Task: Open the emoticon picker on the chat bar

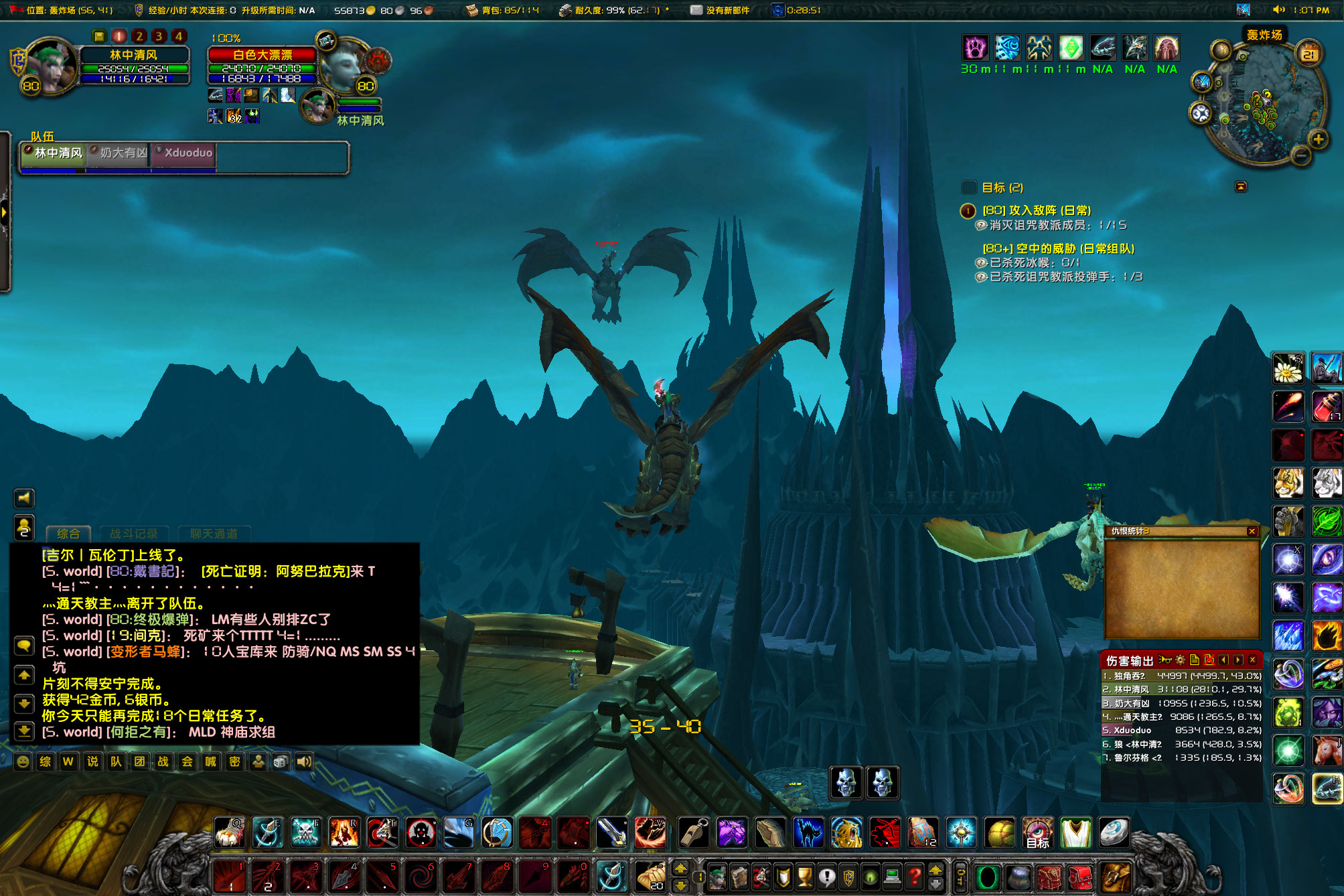Action: pos(23,761)
